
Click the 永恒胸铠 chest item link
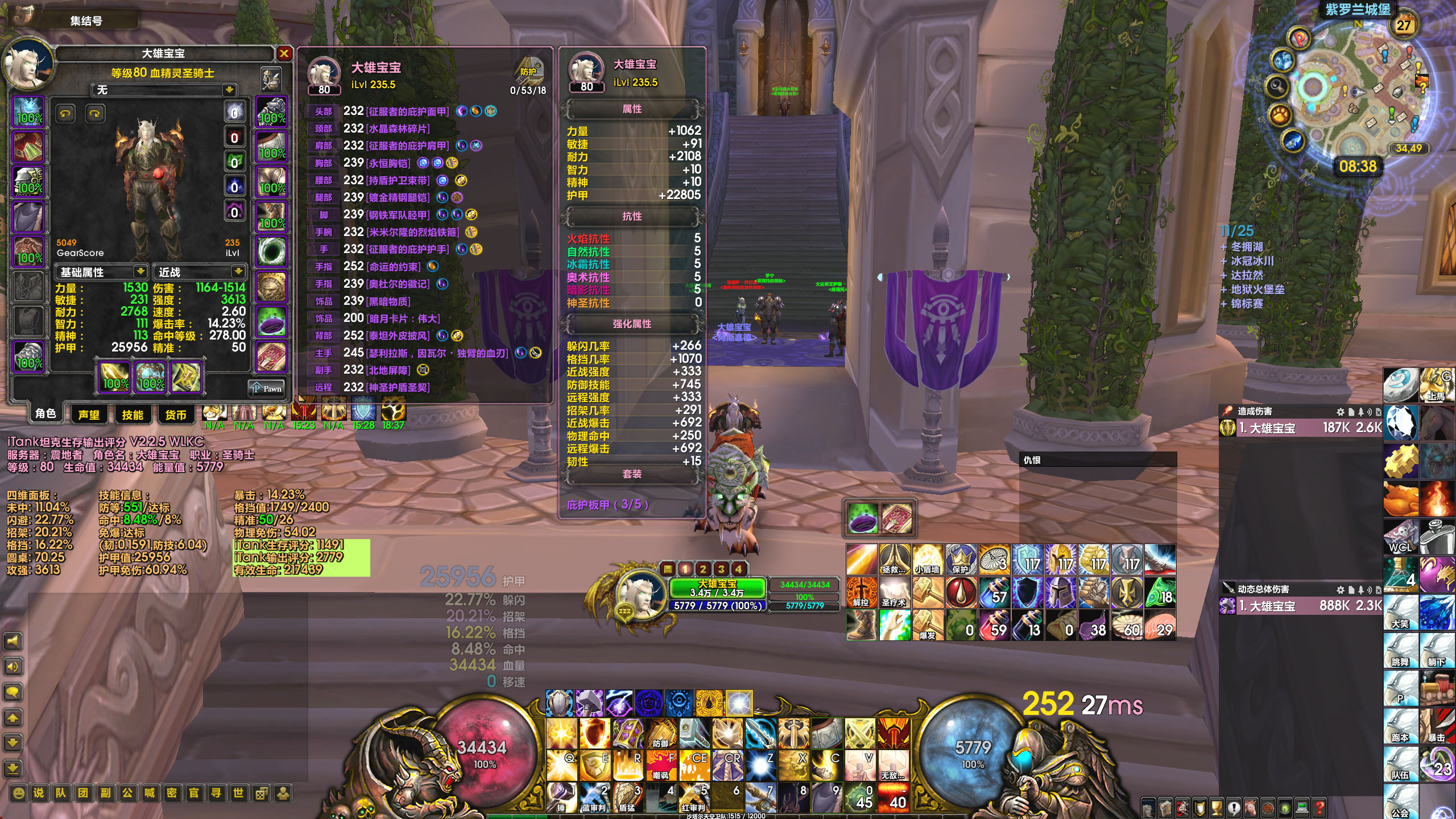389,163
